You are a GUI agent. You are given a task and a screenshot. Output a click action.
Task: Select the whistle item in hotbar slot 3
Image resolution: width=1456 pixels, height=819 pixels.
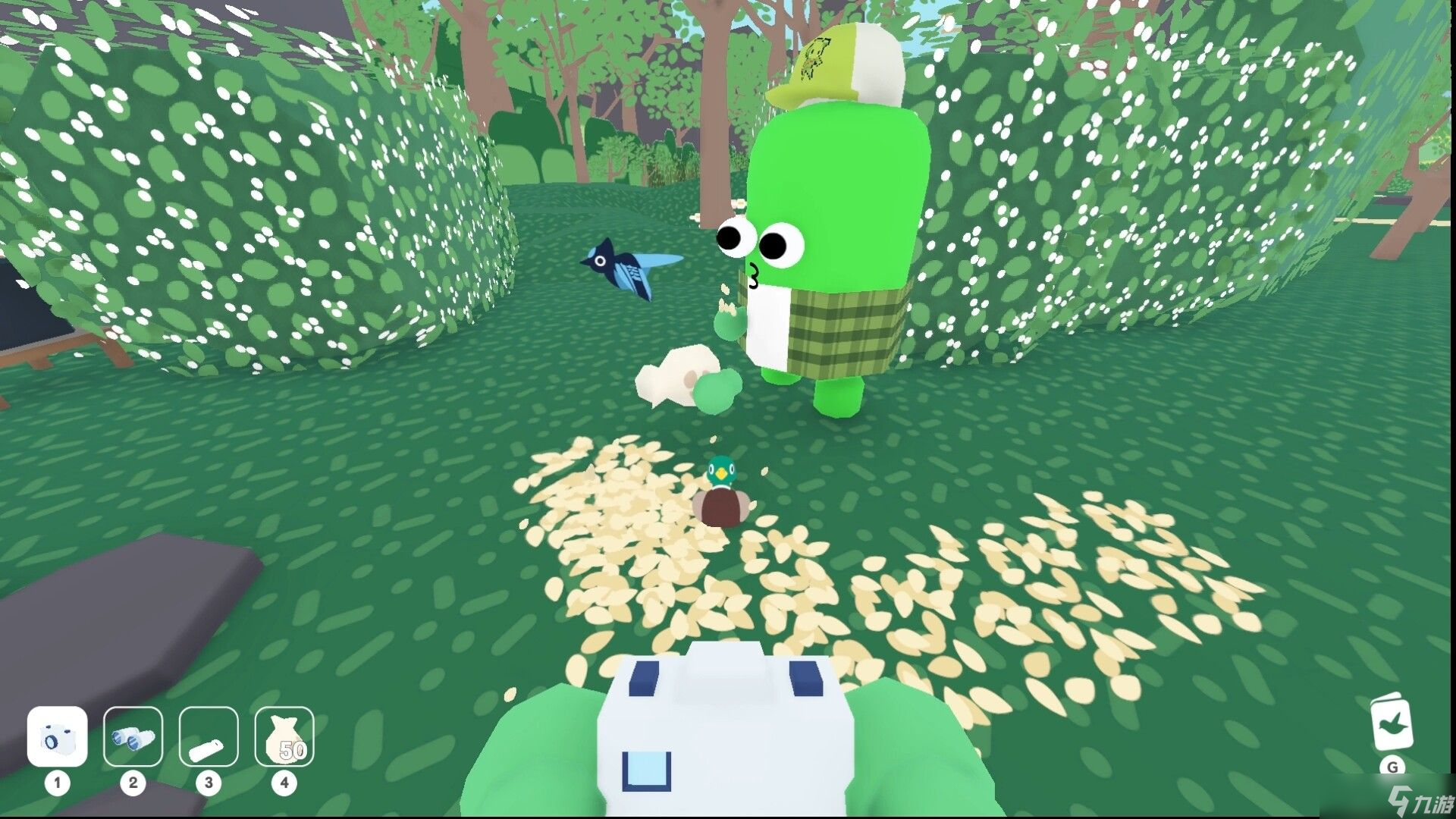pos(209,737)
